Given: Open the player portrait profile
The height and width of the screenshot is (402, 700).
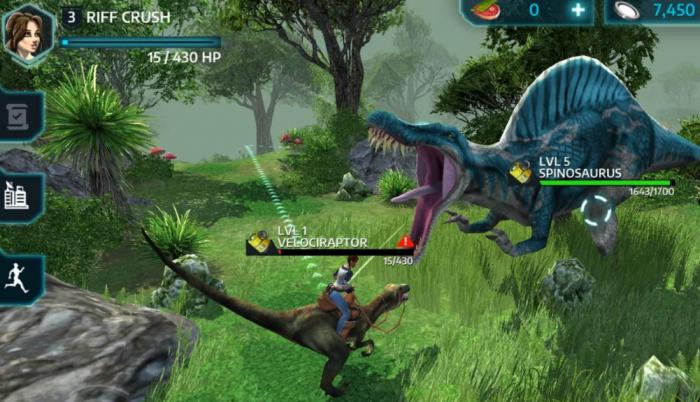Looking at the screenshot, I should [x=27, y=32].
